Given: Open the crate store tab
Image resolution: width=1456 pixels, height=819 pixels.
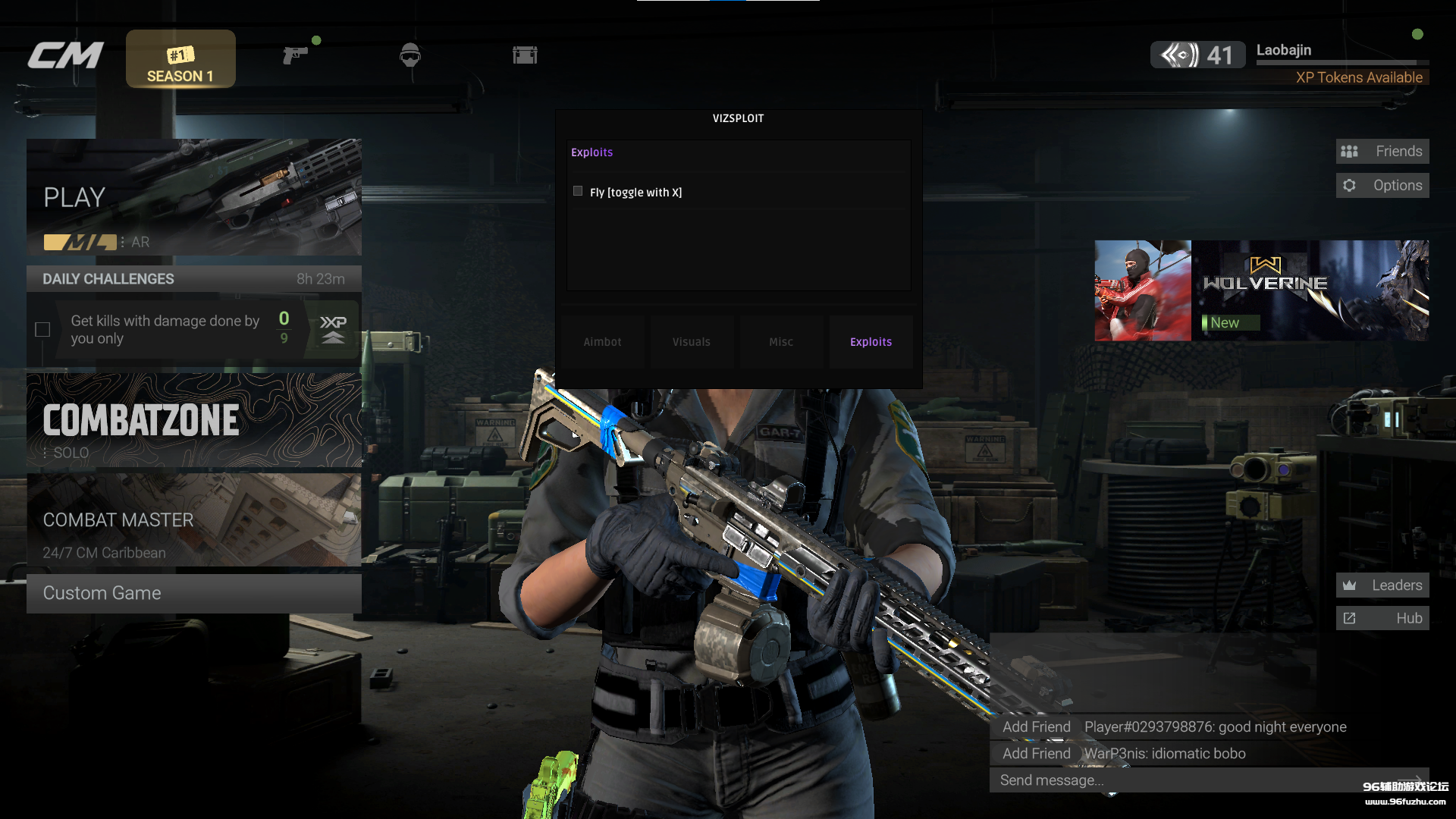Looking at the screenshot, I should [x=525, y=55].
